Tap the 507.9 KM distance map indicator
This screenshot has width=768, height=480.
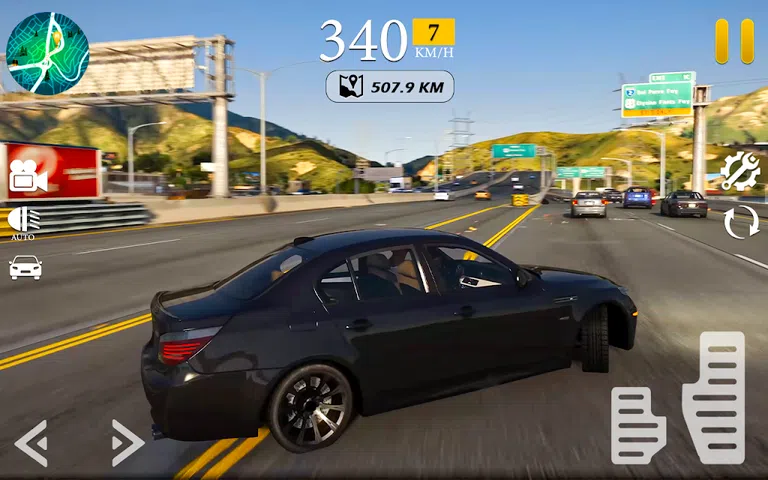tap(389, 87)
